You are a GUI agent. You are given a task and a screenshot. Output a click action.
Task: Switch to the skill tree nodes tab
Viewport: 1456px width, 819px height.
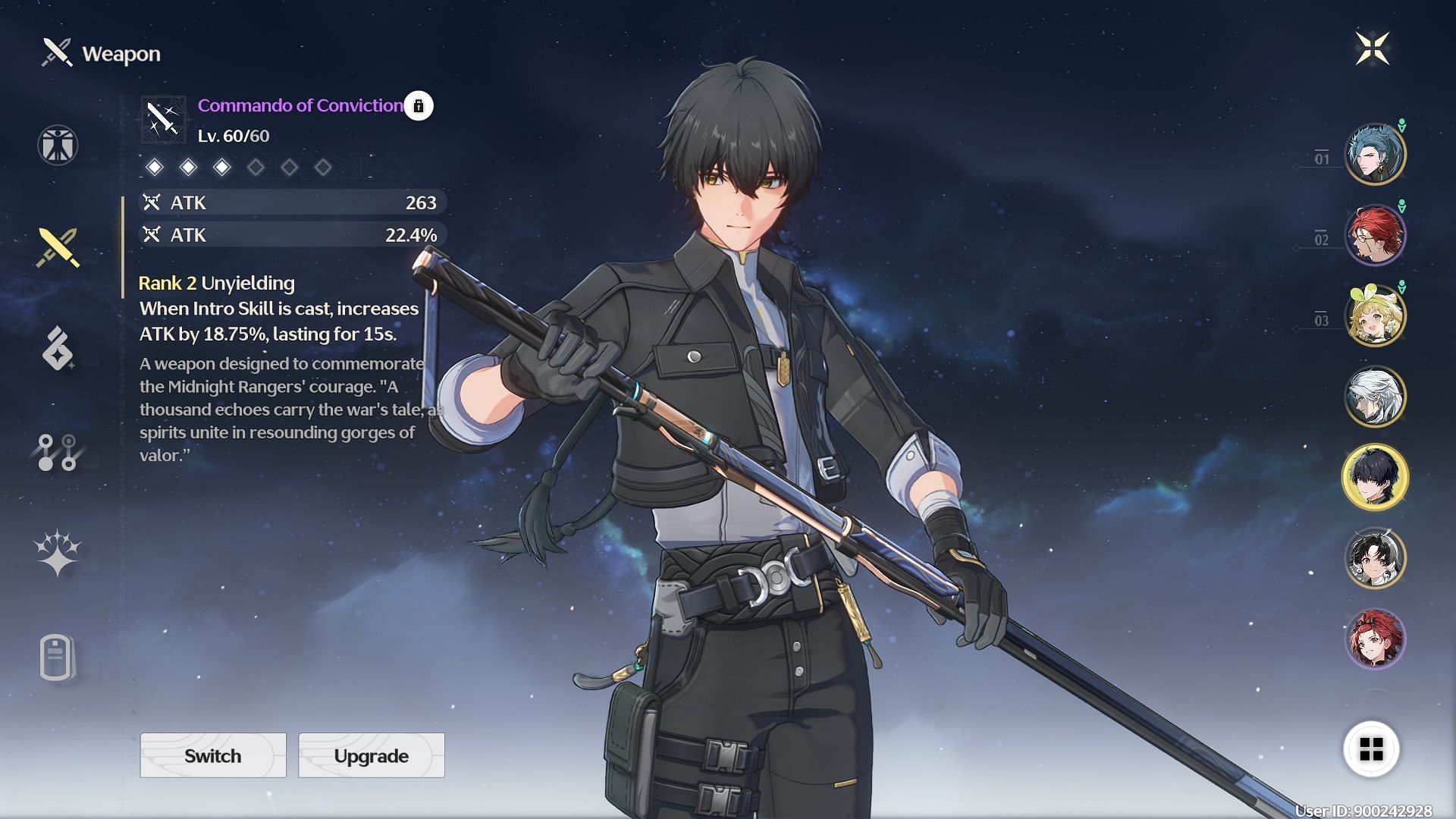pos(58,452)
